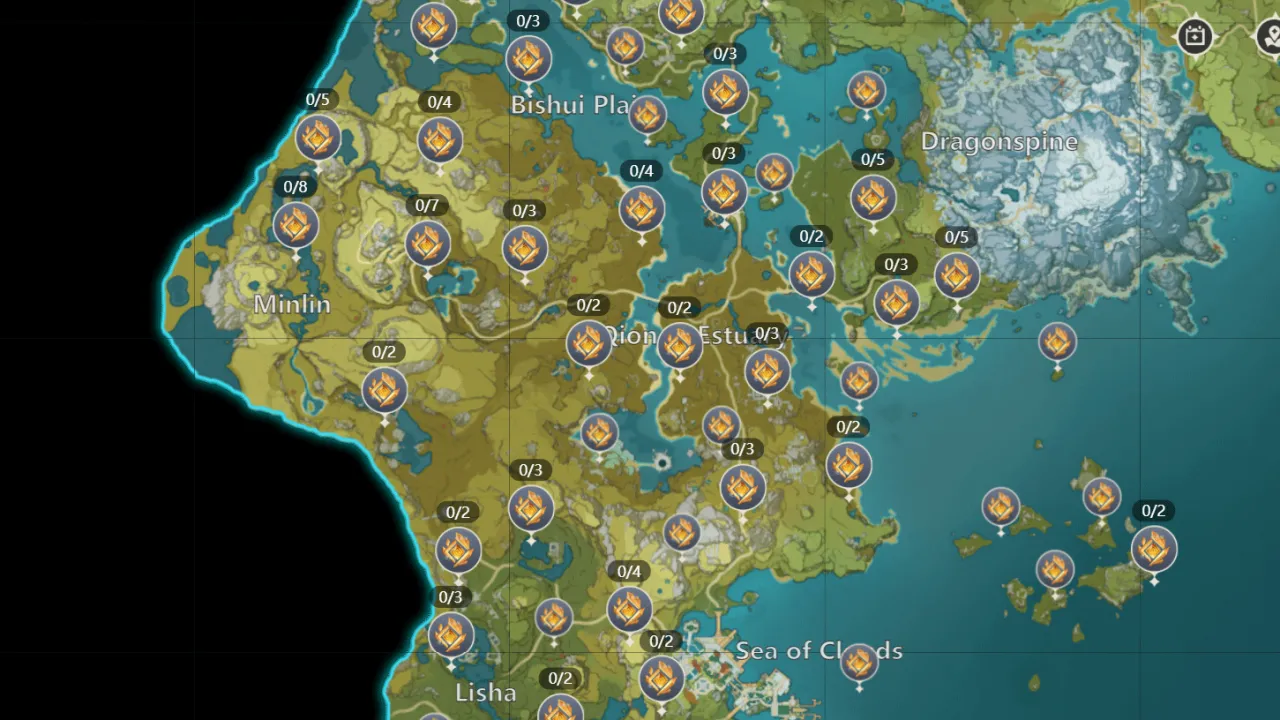This screenshot has height=720, width=1280.
Task: Click the 0/3 counter near Lisha coast
Action: click(x=450, y=597)
